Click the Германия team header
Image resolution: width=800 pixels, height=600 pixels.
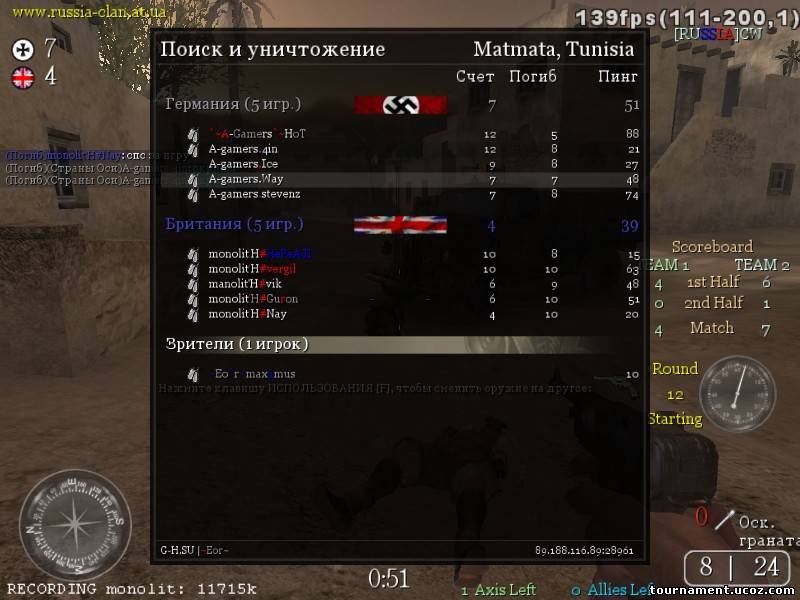233,104
